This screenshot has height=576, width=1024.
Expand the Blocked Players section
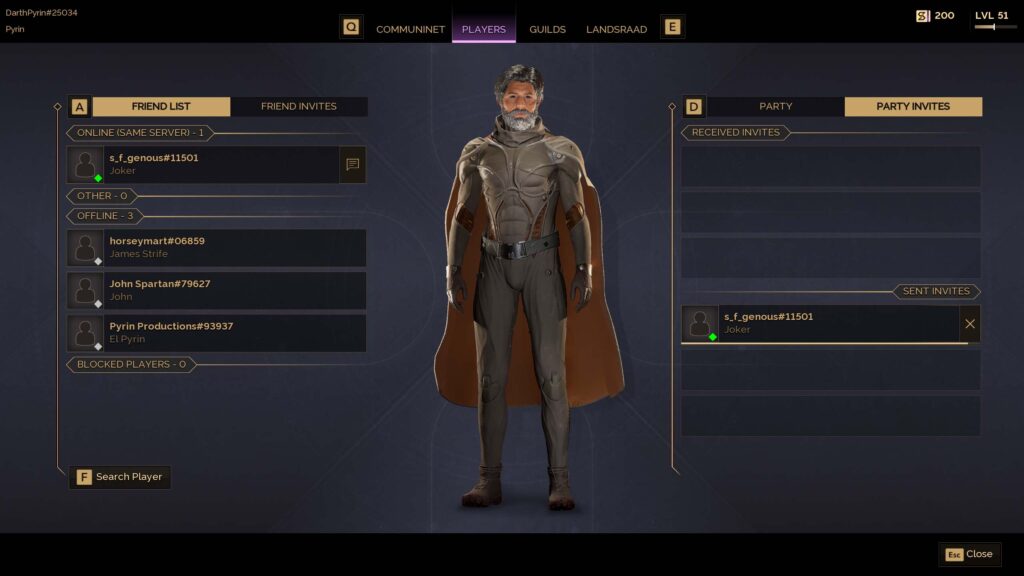pyautogui.click(x=131, y=364)
